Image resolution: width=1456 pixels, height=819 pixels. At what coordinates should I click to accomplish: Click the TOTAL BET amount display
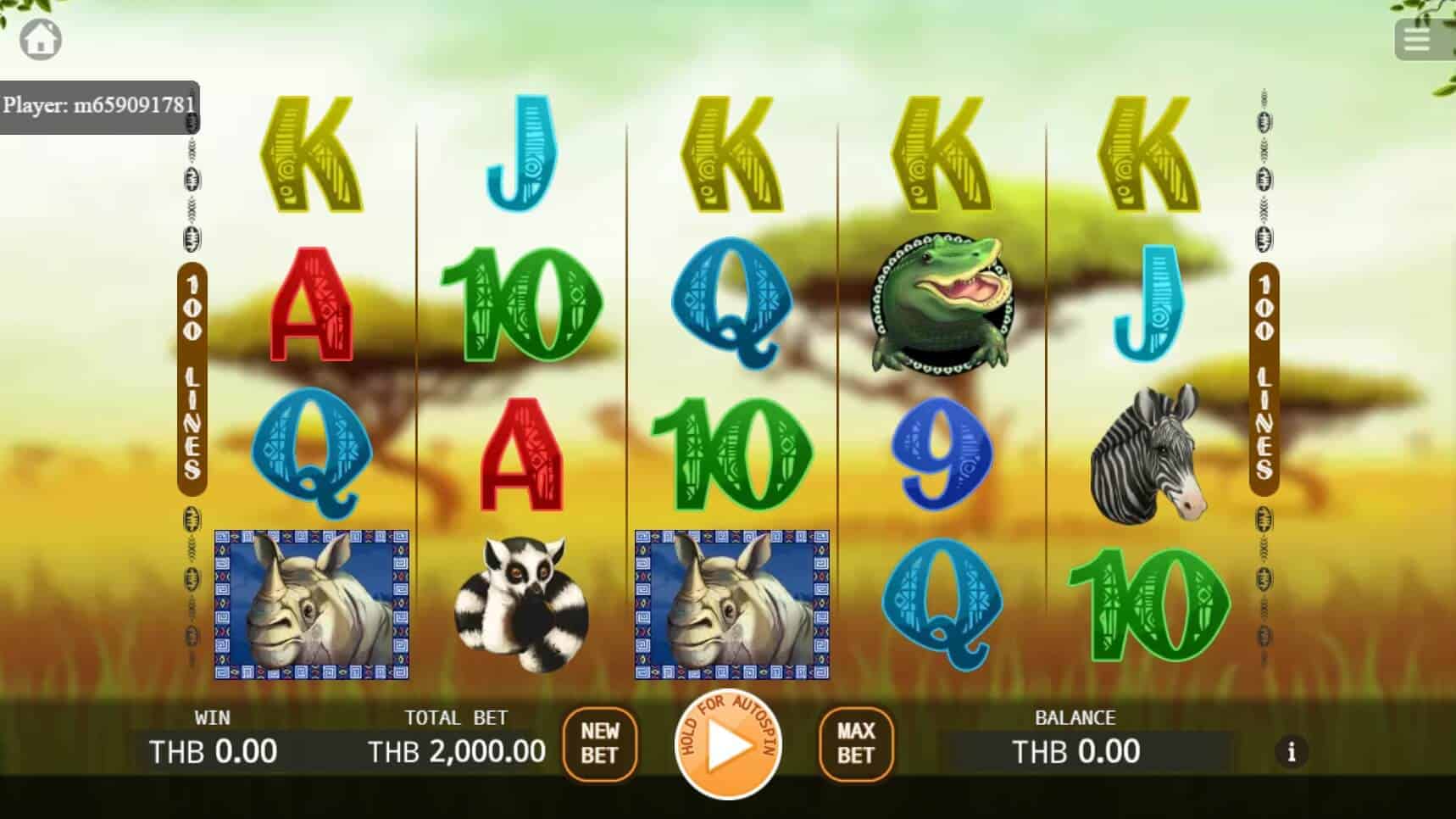[x=455, y=751]
